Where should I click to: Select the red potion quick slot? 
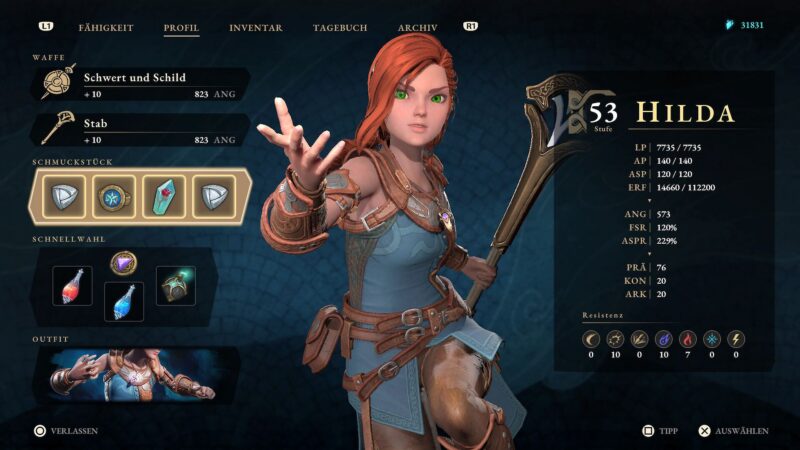pos(73,287)
